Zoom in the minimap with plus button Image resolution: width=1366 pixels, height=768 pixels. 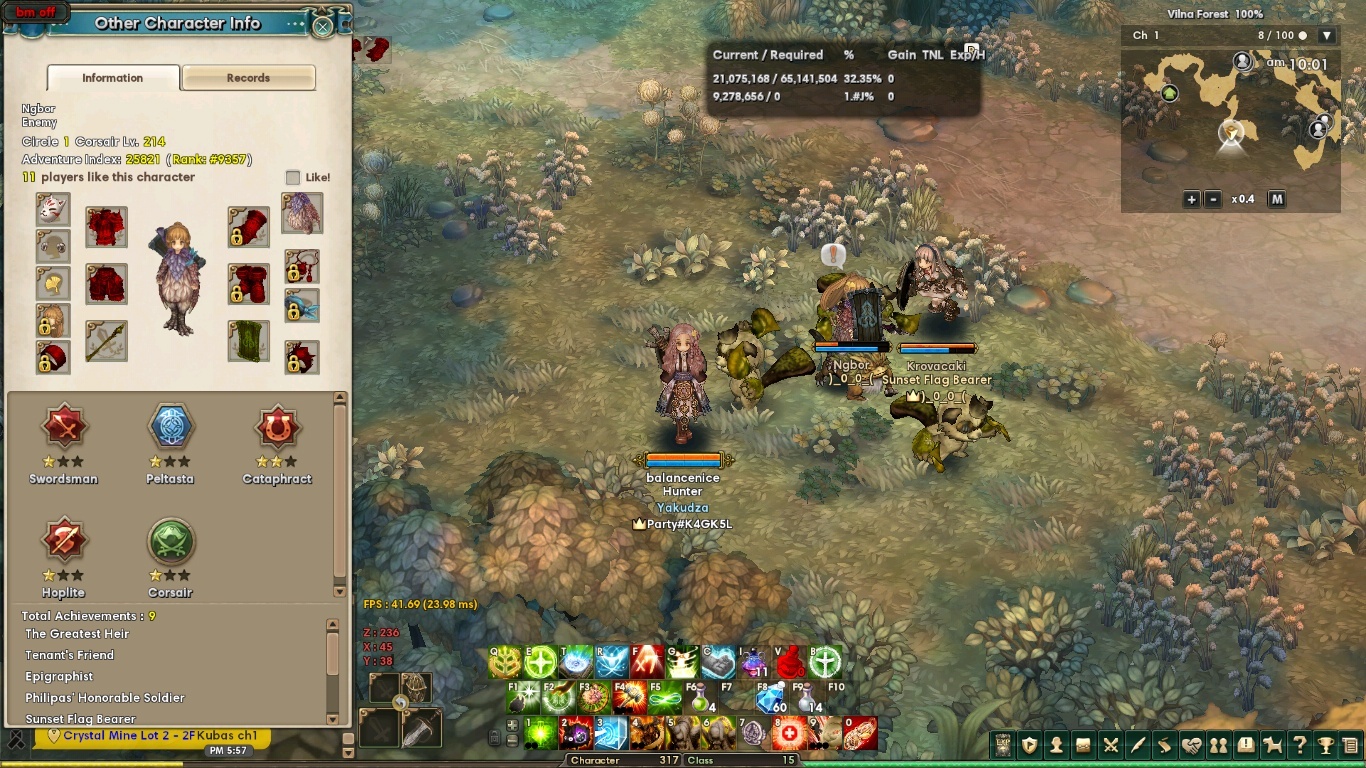tap(1191, 199)
